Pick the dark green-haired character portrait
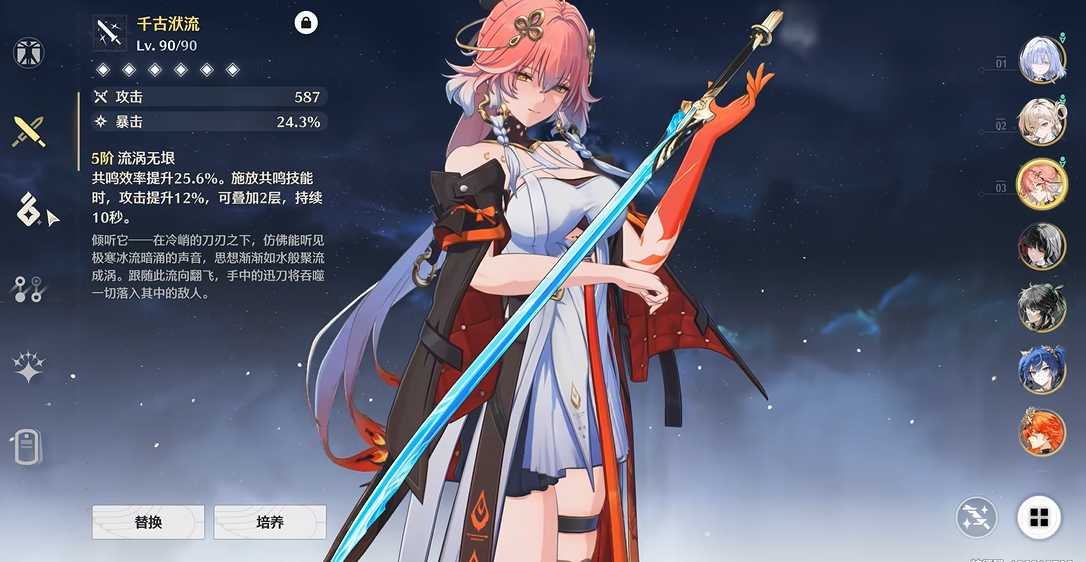Screen dimensions: 1086x562 (1042, 308)
